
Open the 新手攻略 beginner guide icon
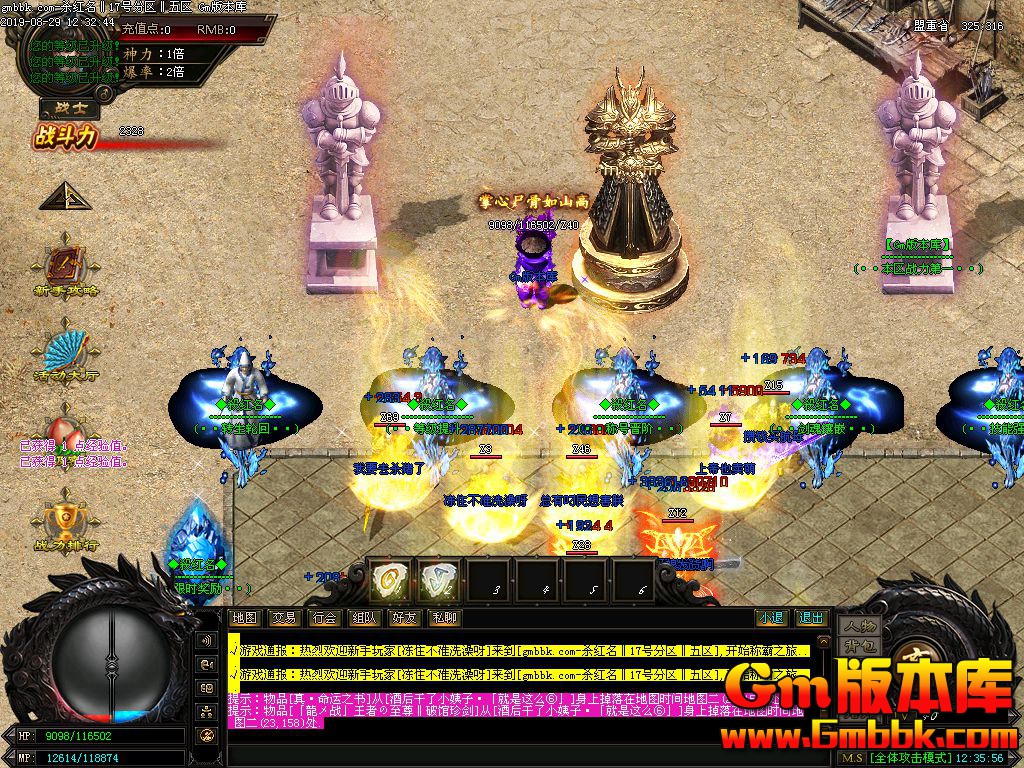coord(66,264)
